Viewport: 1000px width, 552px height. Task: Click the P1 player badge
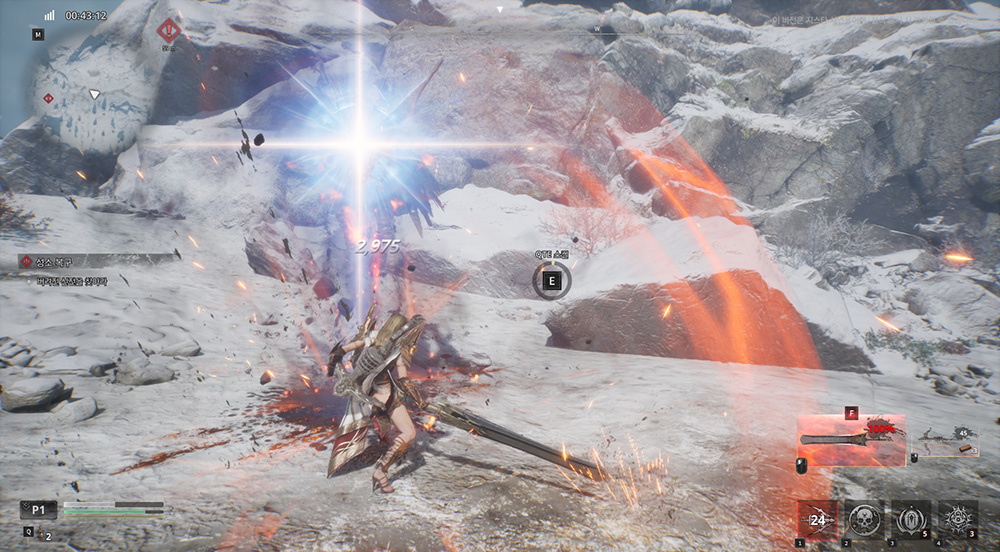tap(38, 510)
